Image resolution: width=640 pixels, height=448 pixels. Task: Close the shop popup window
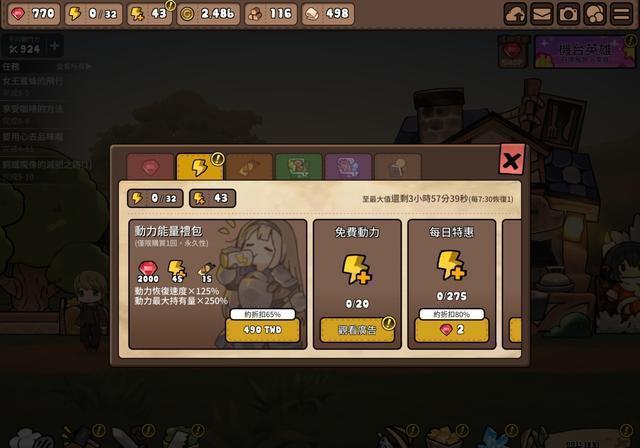tap(511, 160)
